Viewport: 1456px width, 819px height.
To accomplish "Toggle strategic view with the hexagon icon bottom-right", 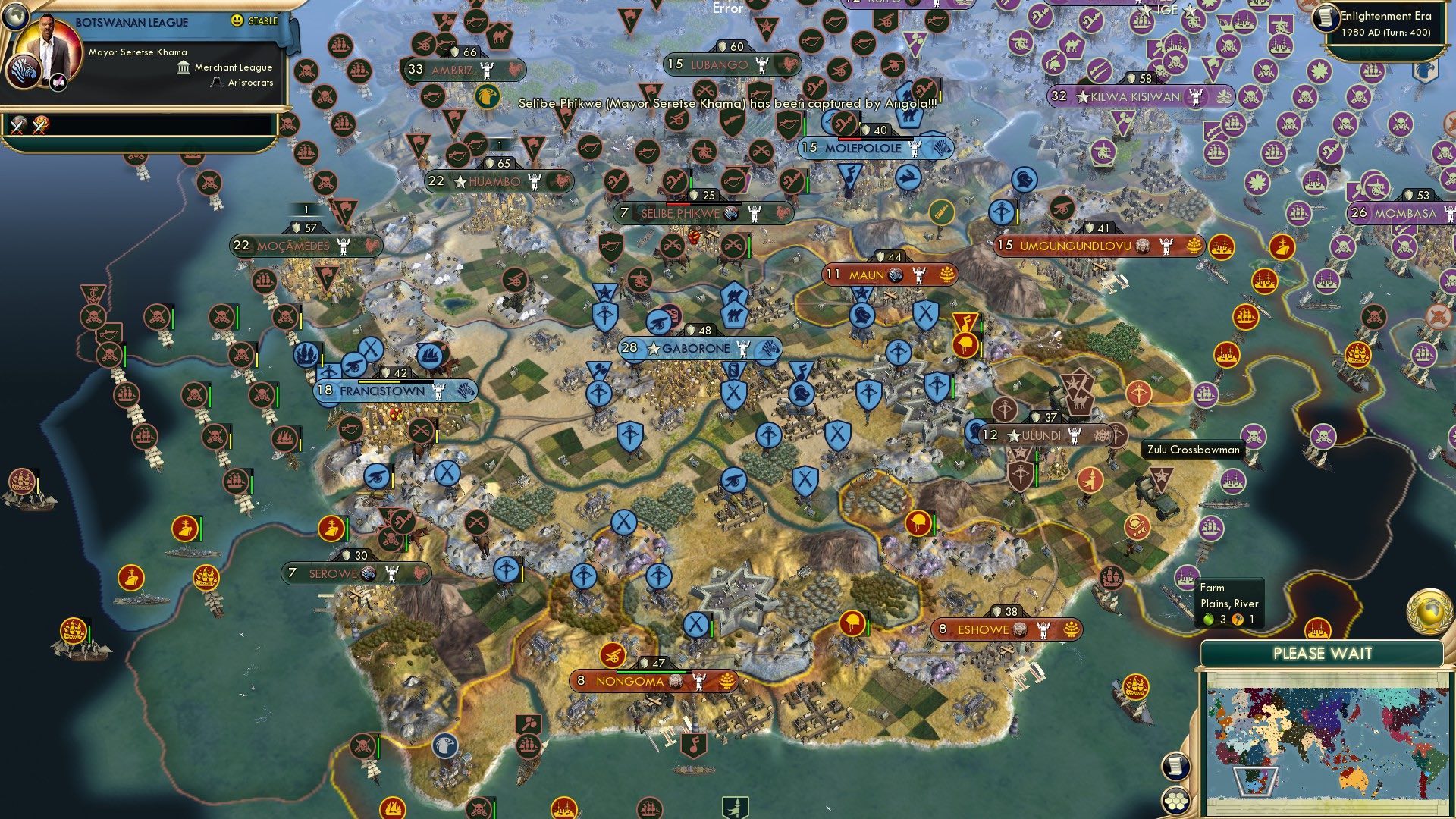I will 1176,800.
